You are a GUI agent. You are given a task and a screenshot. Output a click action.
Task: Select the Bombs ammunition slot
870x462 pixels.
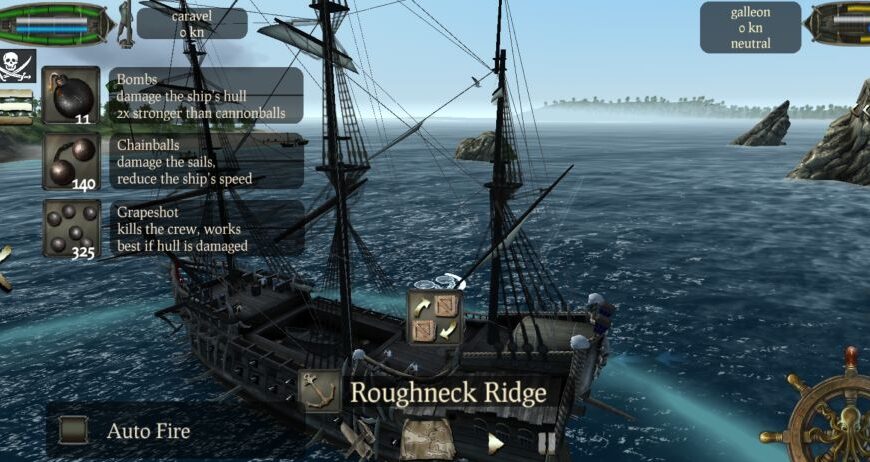point(71,95)
